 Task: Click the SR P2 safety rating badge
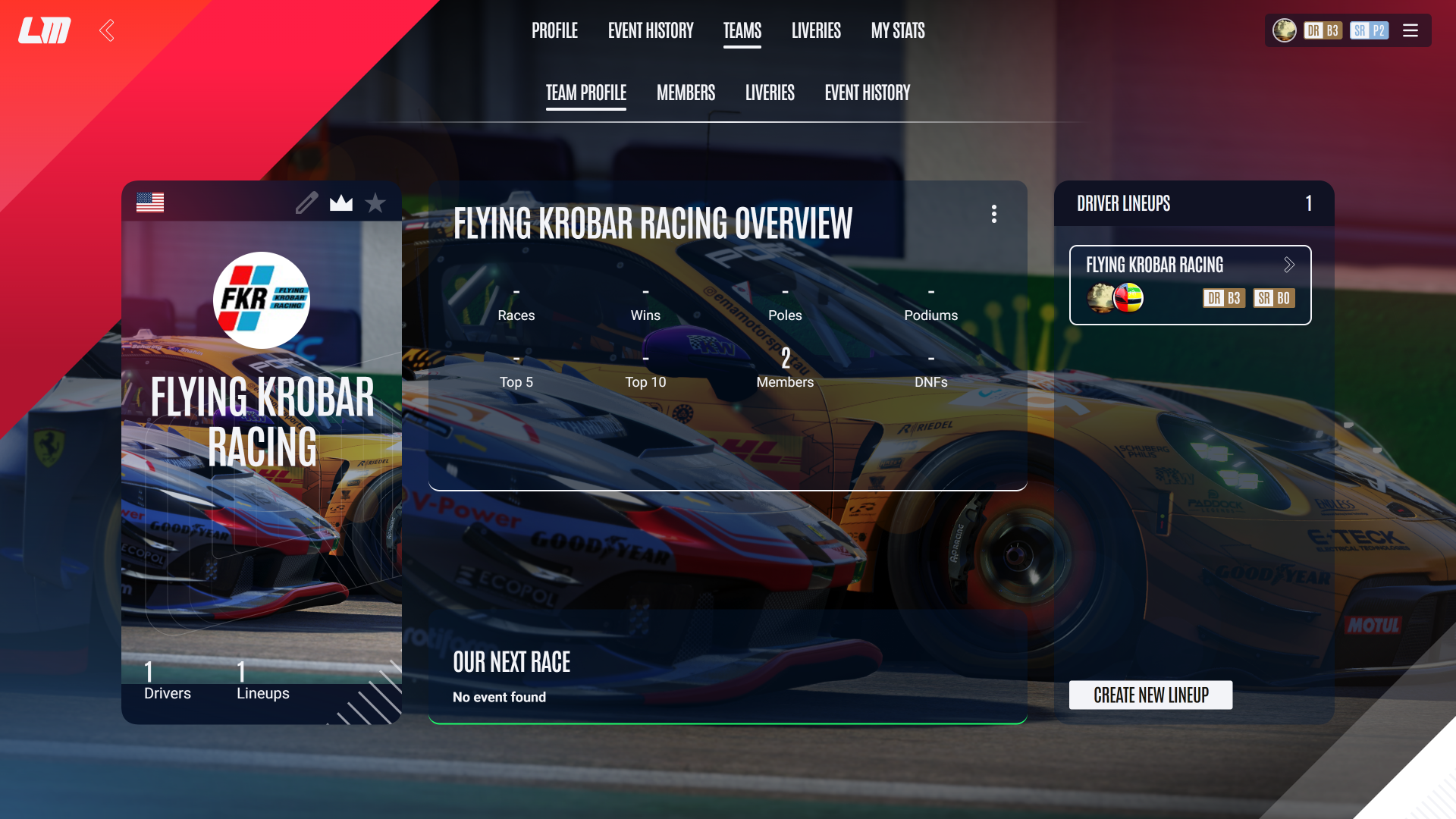click(1370, 30)
